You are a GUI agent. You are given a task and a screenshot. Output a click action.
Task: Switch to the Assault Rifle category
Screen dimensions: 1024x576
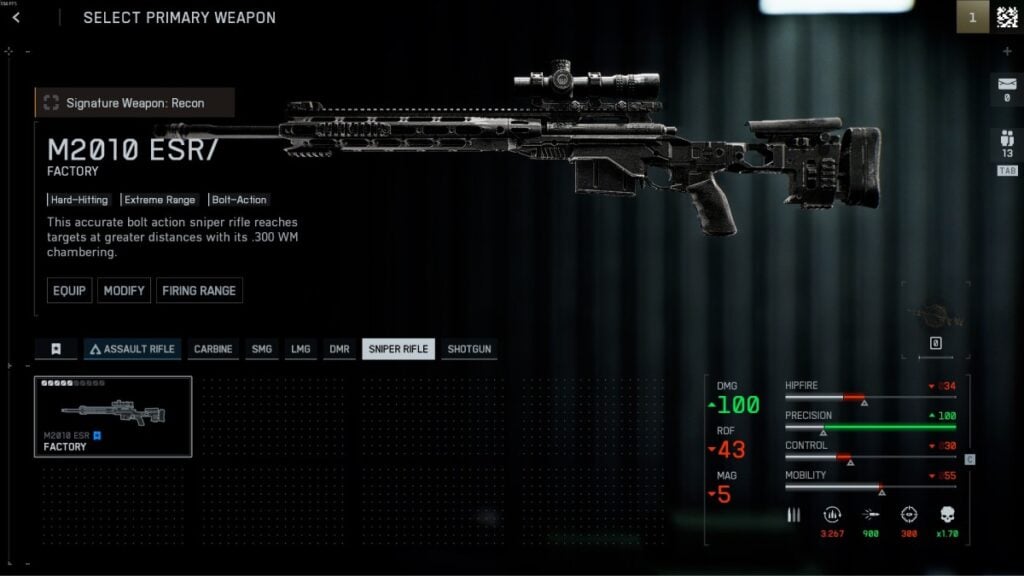coord(132,349)
